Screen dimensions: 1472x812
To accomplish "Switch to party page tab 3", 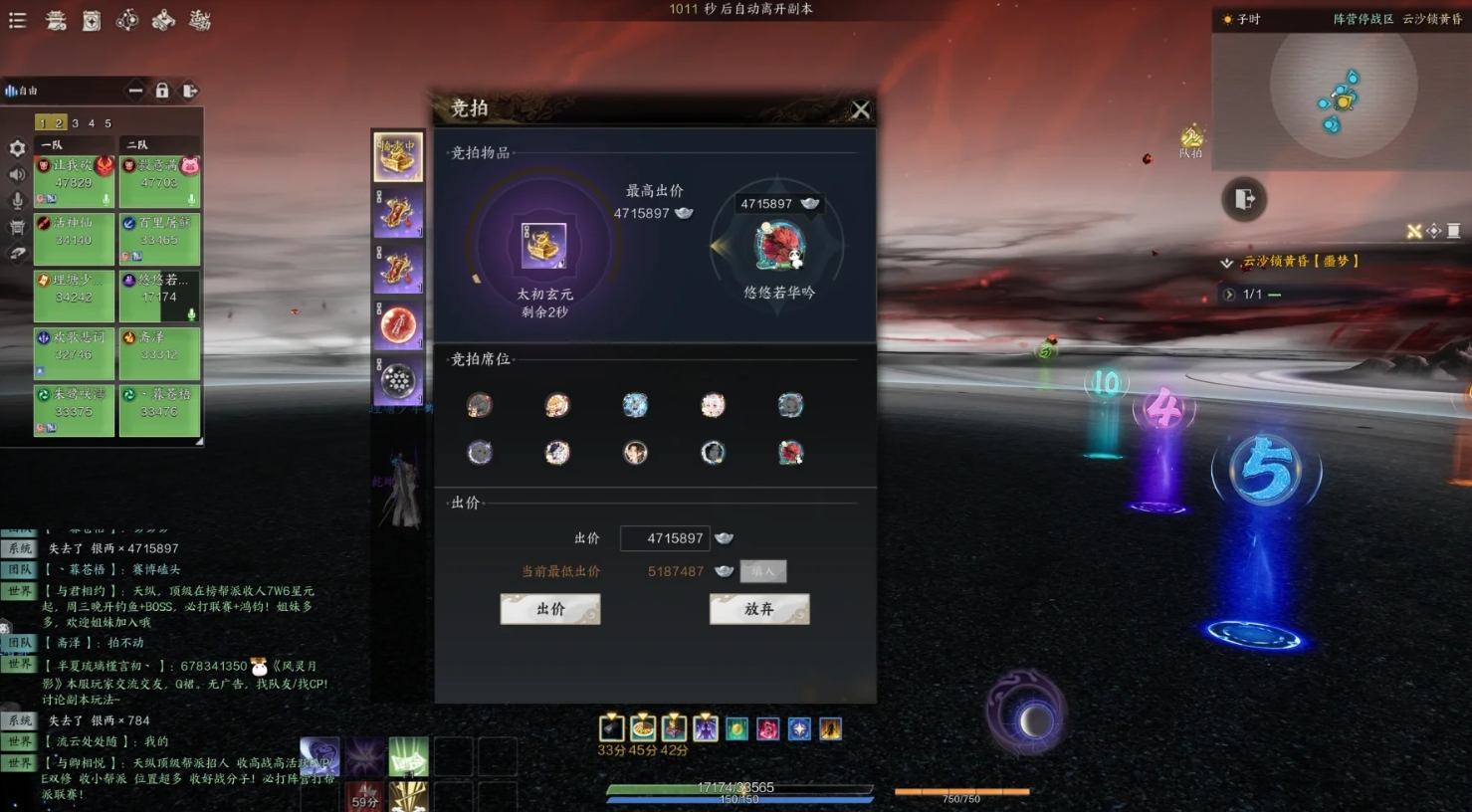I will [75, 123].
